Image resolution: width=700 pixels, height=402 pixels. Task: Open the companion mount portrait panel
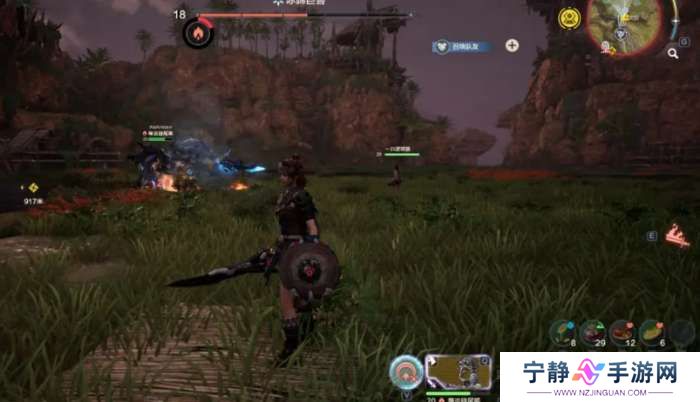pos(458,371)
